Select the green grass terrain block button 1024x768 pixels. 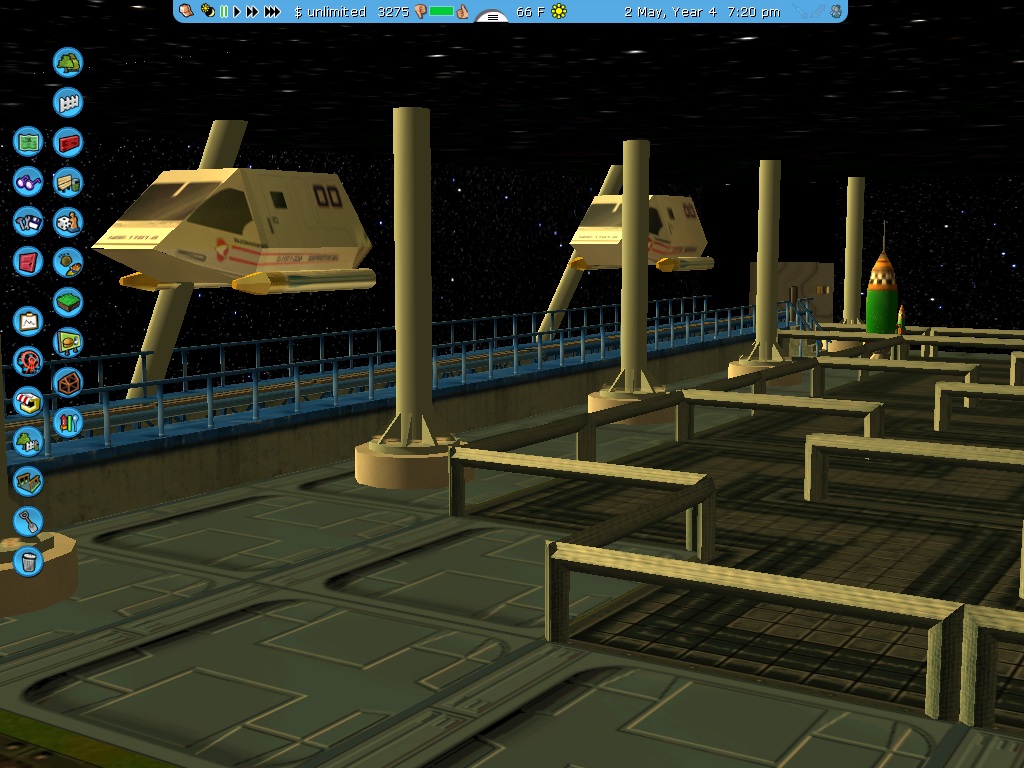(68, 302)
